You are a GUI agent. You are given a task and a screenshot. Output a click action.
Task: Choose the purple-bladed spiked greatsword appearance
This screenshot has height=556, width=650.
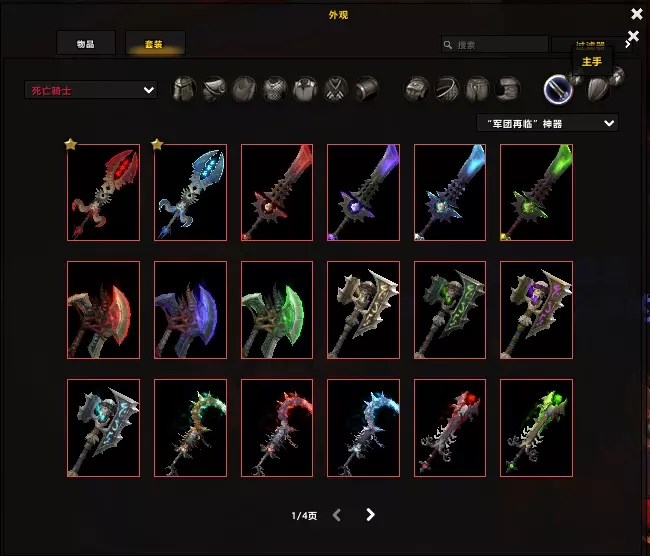pos(363,193)
